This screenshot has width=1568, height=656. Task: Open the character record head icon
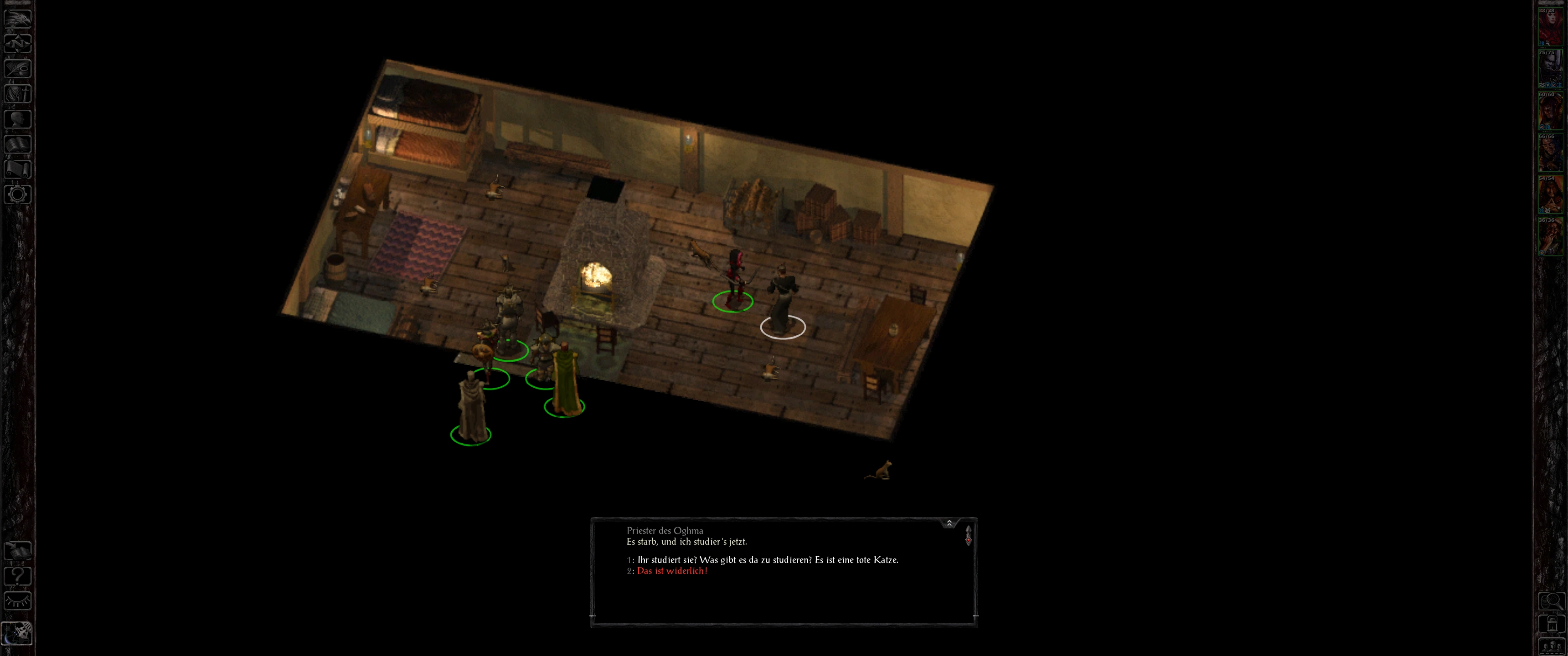18,118
